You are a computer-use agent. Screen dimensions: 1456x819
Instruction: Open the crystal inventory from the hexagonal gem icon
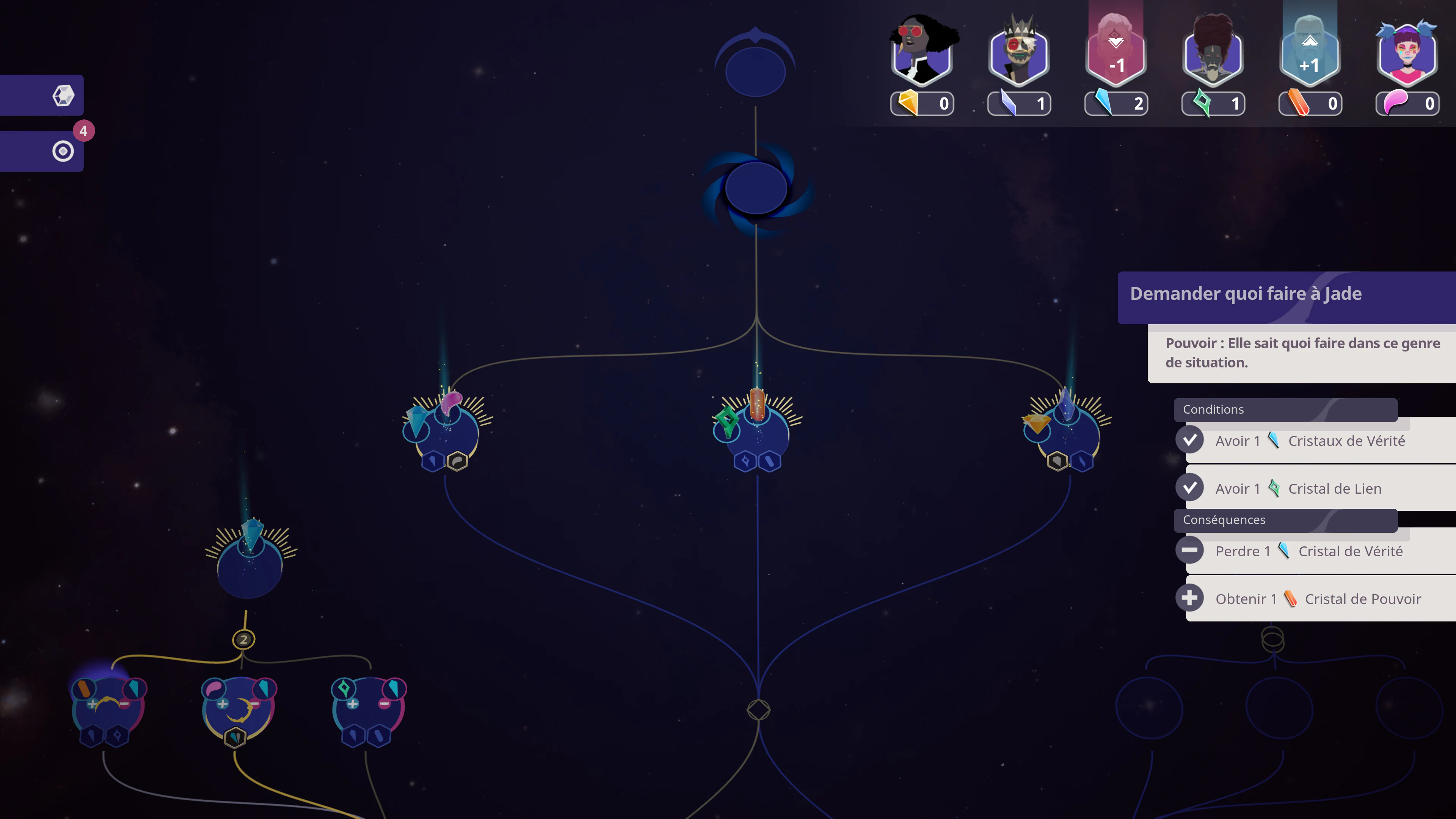(x=63, y=95)
